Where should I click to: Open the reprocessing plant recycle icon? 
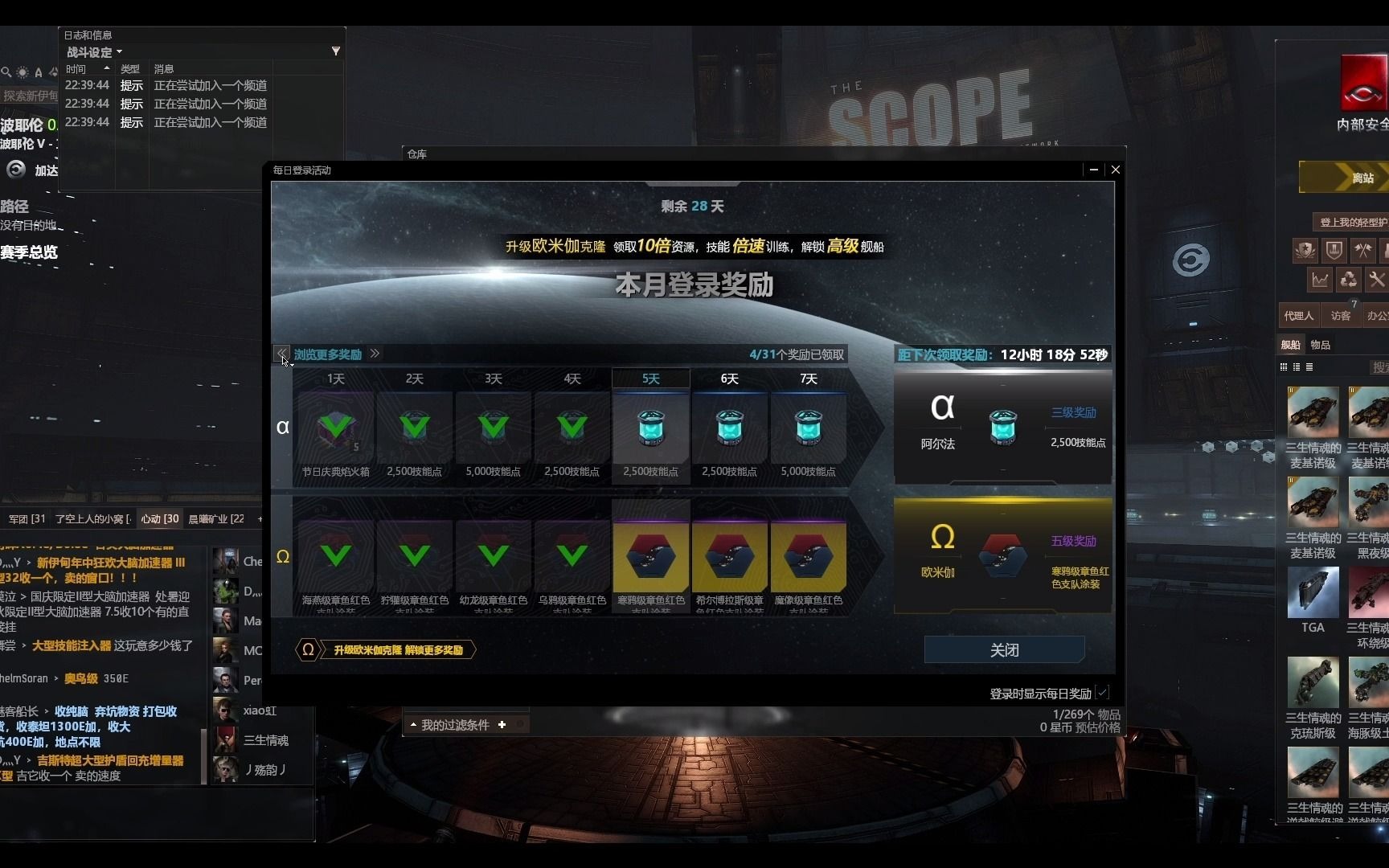click(x=1350, y=279)
